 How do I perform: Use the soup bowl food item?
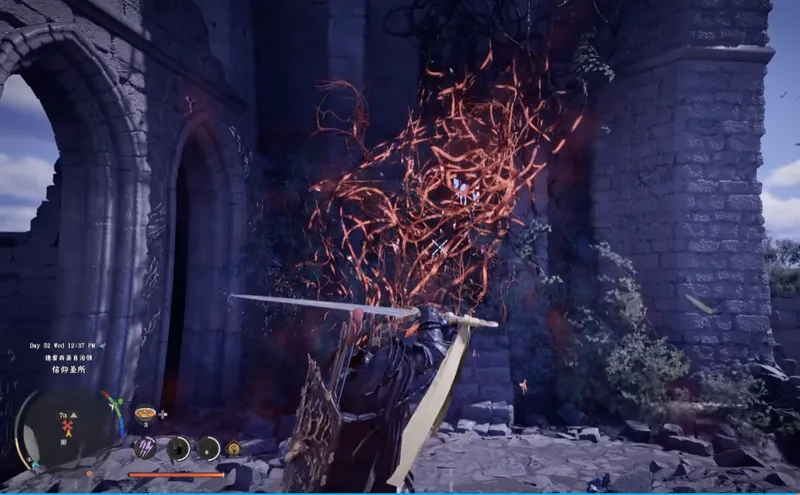tap(146, 413)
